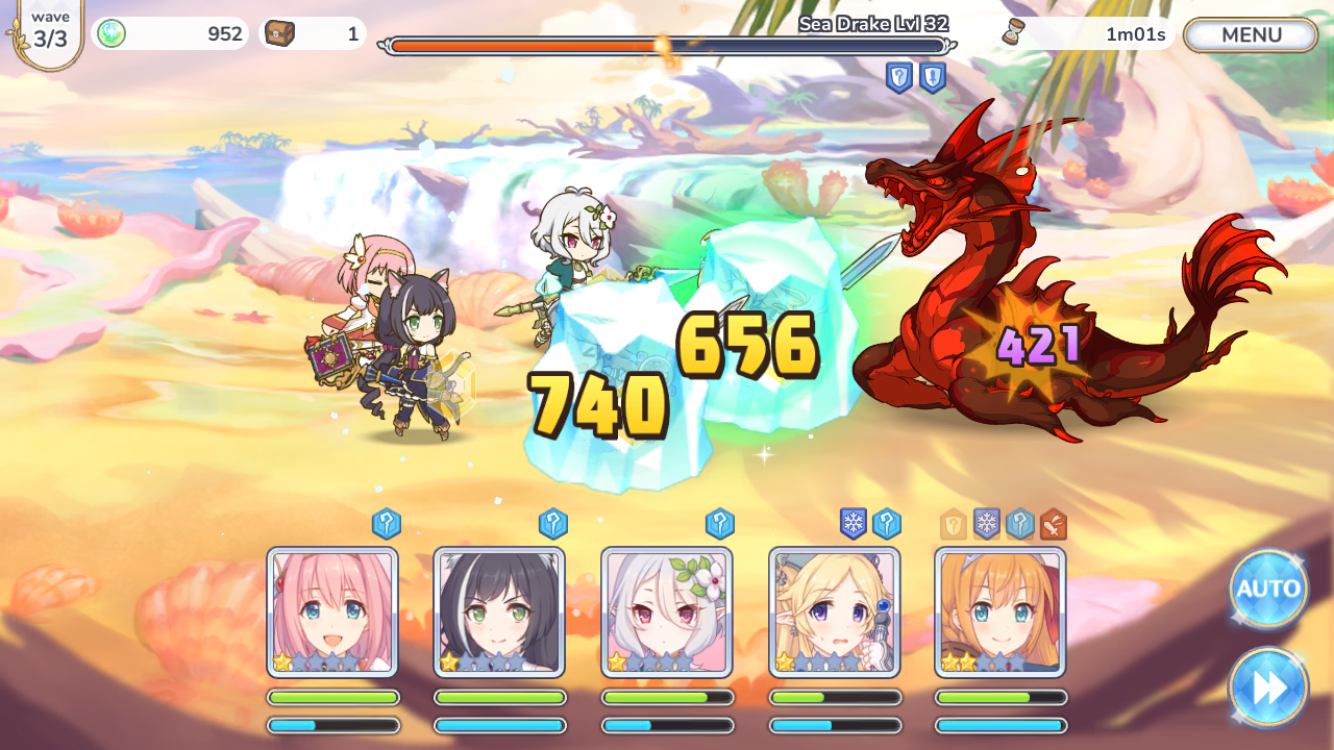Enable AUTO battle mode
The width and height of the screenshot is (1334, 750).
(x=1267, y=590)
